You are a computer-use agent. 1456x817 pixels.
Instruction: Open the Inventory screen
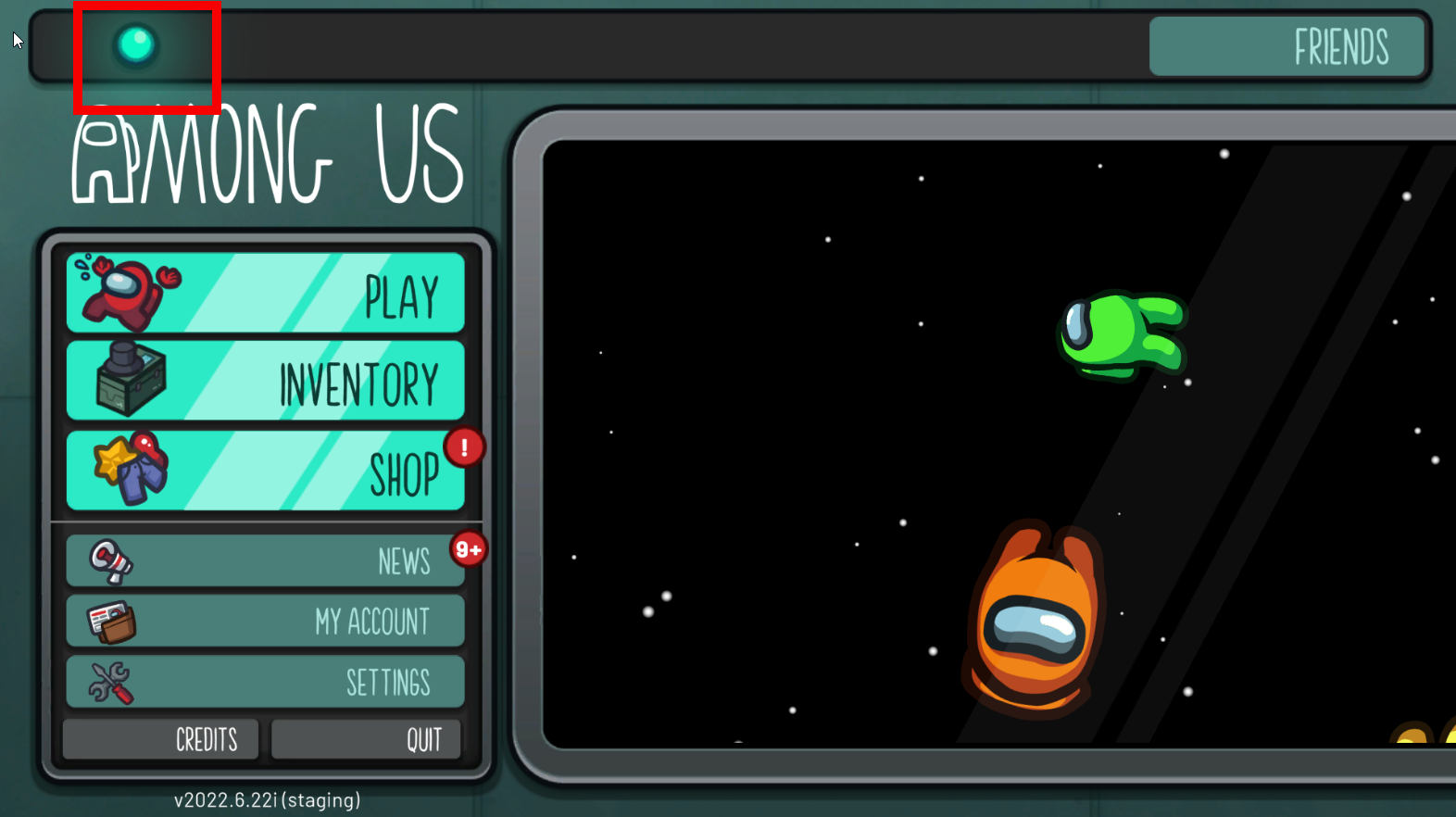click(266, 381)
